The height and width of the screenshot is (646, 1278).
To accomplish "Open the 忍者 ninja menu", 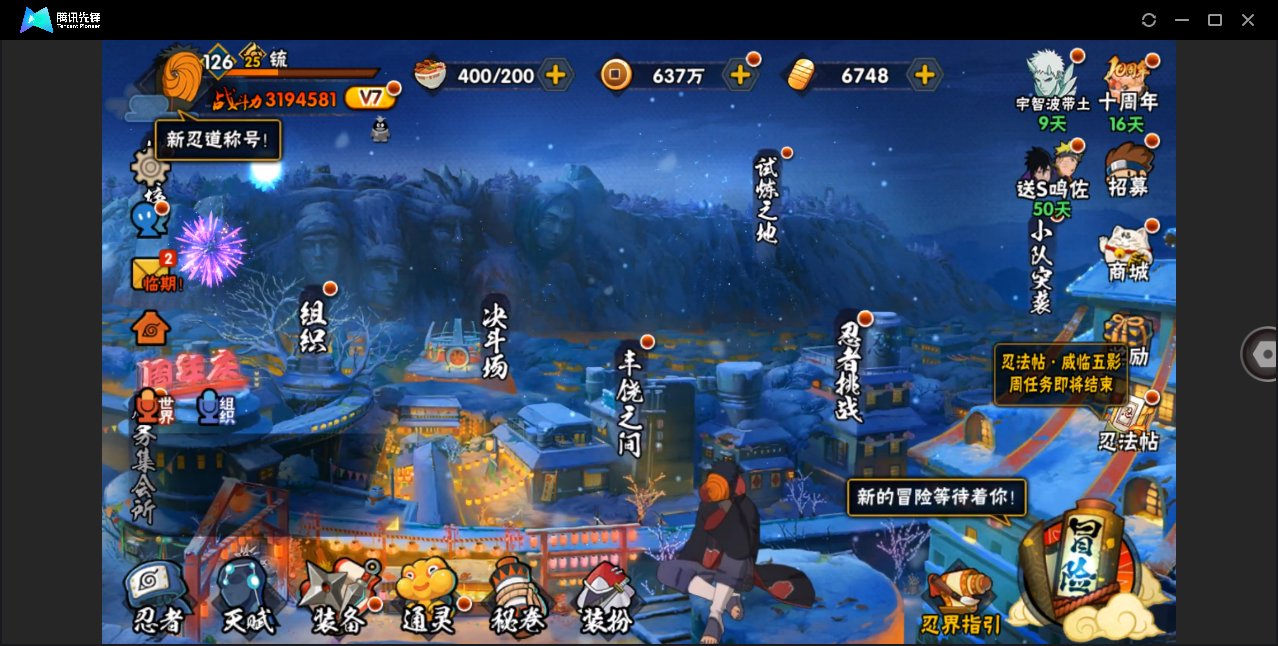I will pos(158,598).
